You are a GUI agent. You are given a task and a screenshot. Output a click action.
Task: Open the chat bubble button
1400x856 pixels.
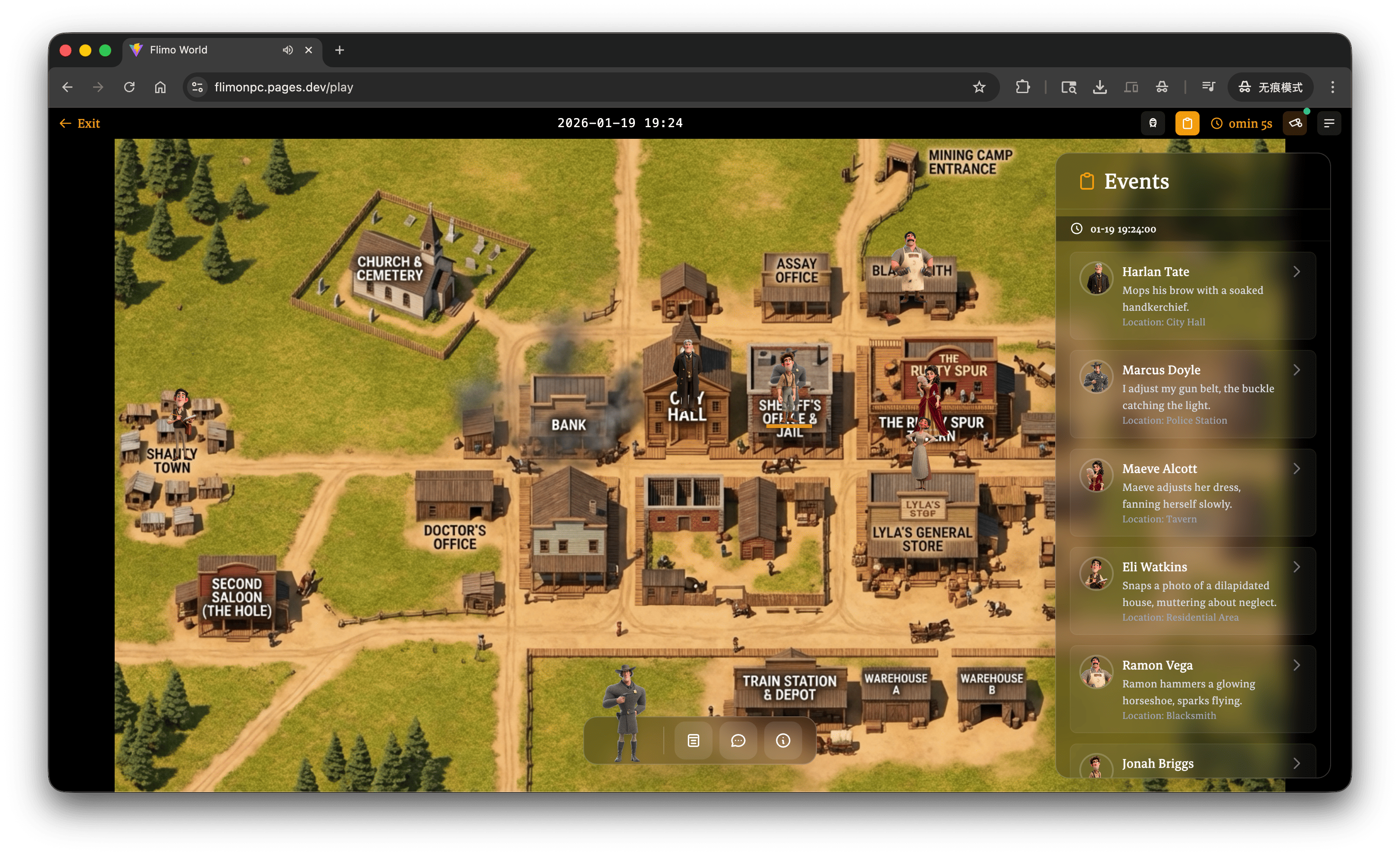738,740
